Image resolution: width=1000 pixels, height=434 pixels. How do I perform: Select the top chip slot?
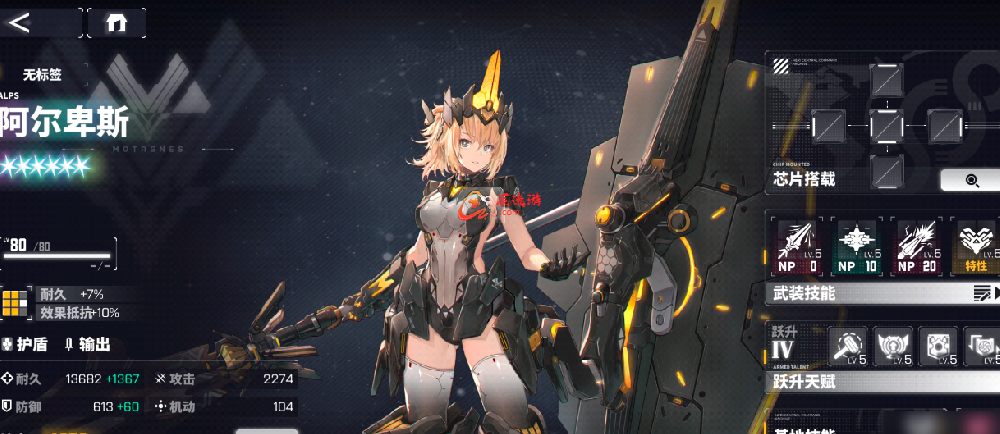click(886, 78)
